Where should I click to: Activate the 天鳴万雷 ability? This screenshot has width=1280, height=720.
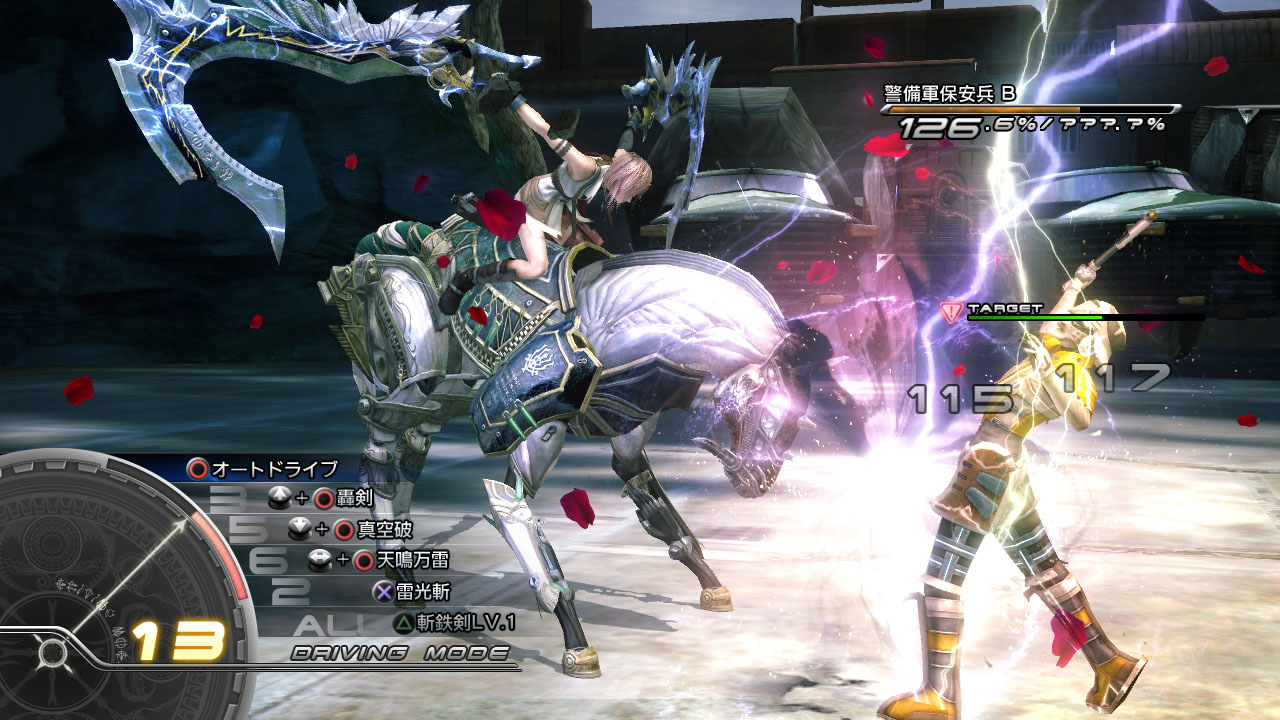click(399, 560)
